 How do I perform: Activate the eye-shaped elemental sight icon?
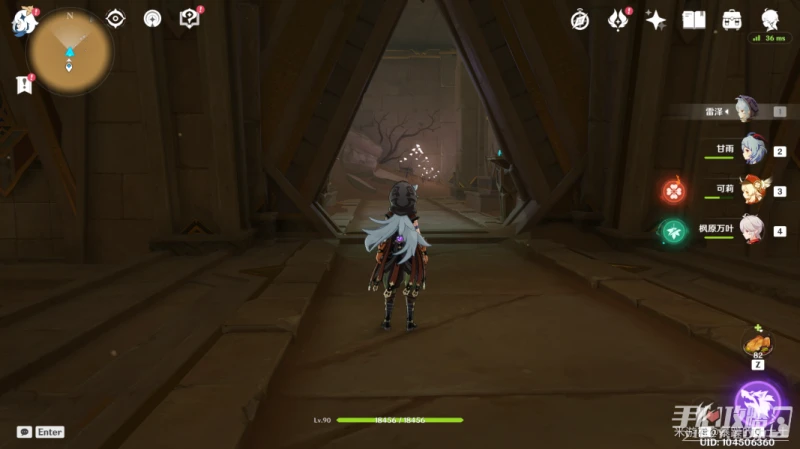point(116,19)
